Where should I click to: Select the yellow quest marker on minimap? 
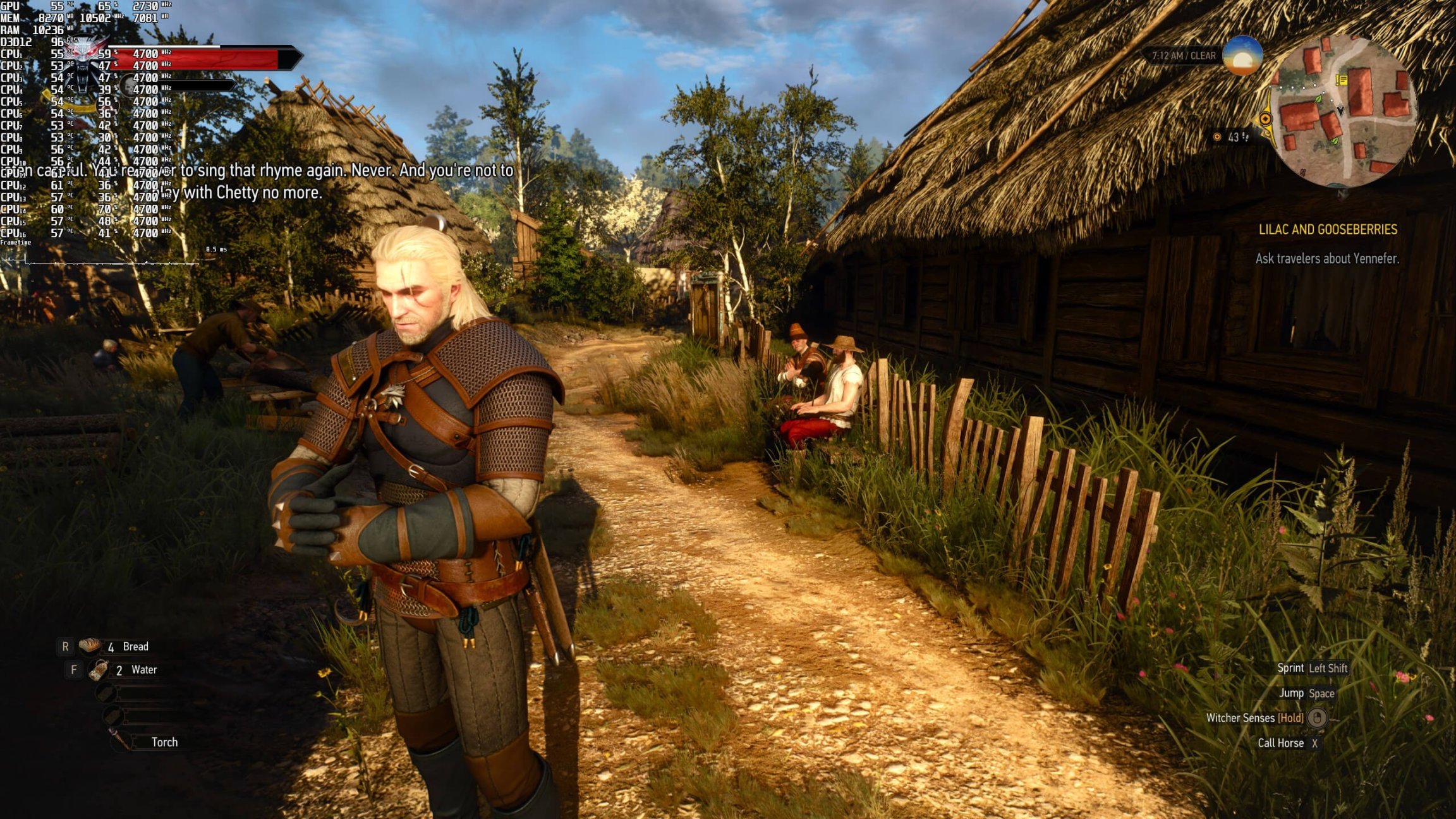(1341, 80)
